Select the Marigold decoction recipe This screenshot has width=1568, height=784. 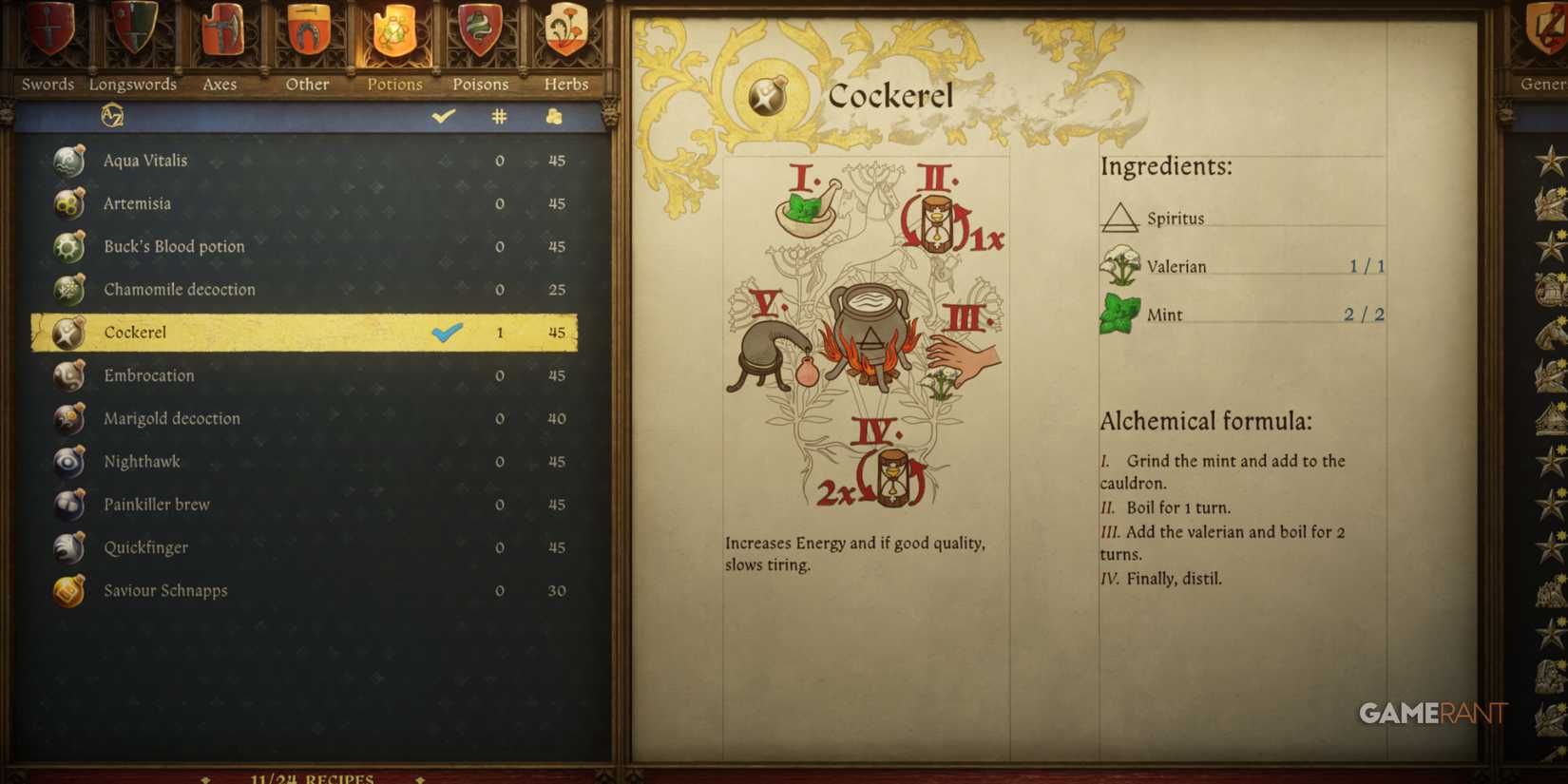point(172,418)
